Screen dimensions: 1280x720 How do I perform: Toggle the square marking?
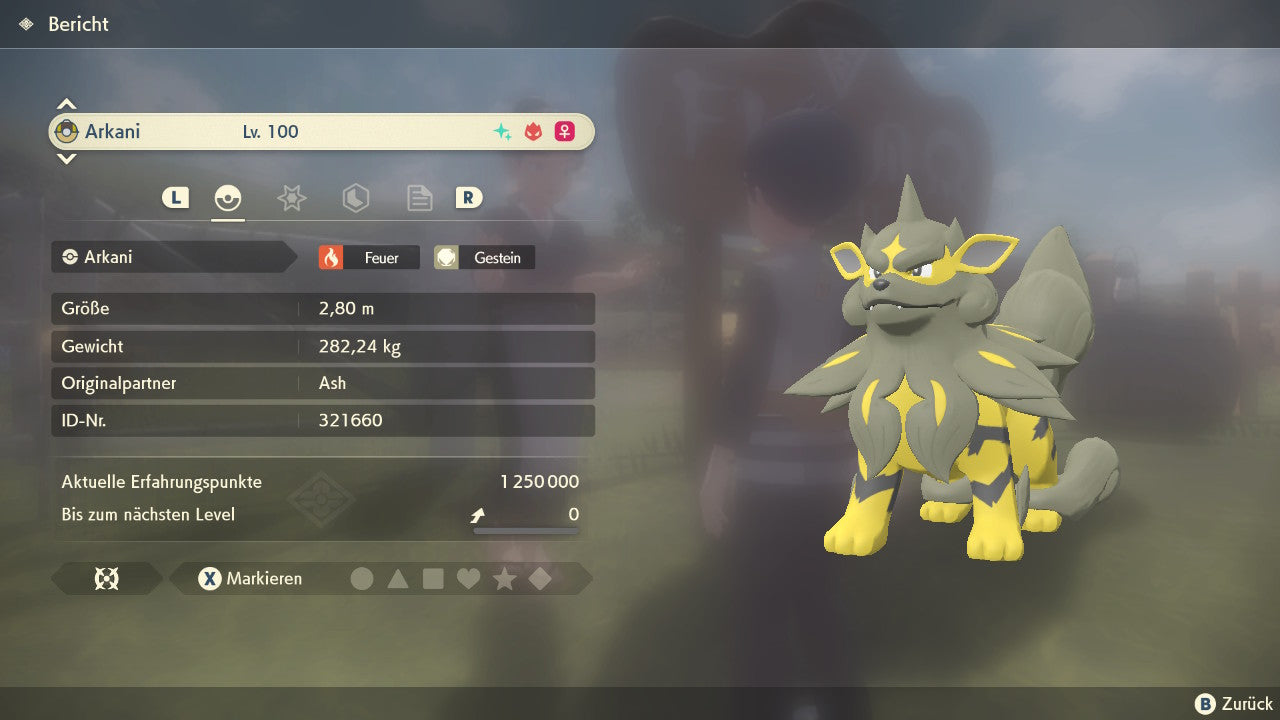tap(433, 578)
